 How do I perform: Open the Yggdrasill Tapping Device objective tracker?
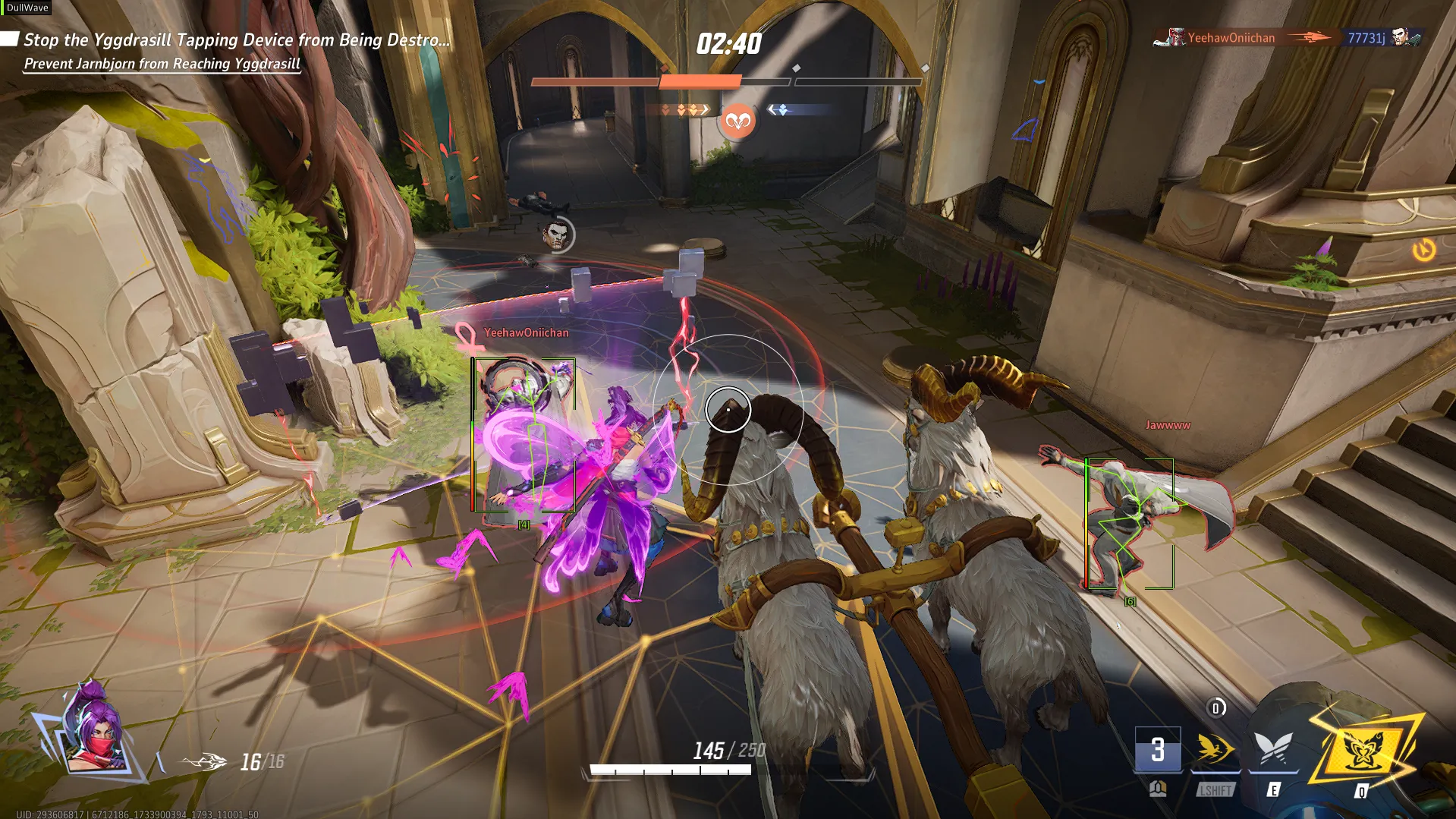(x=236, y=40)
